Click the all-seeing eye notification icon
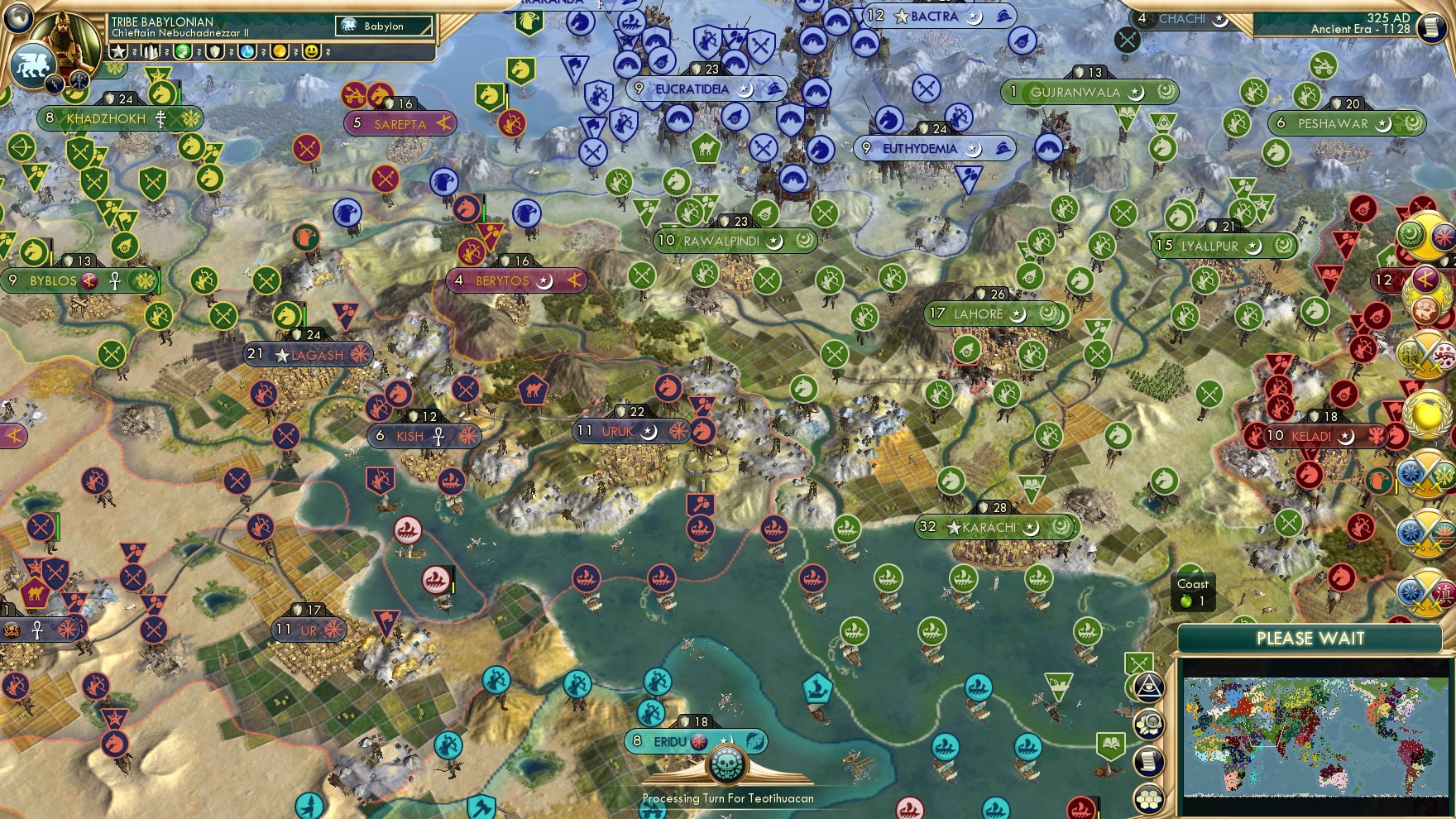 pyautogui.click(x=1148, y=687)
